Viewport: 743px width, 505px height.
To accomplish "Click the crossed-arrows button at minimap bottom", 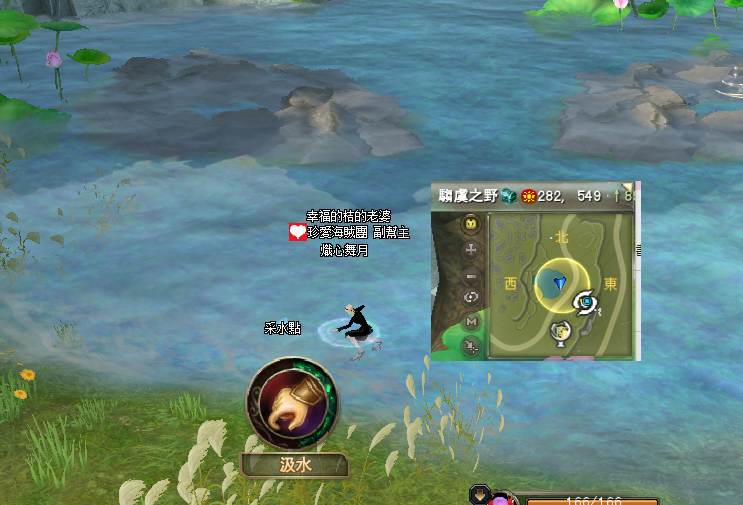I will coord(471,346).
